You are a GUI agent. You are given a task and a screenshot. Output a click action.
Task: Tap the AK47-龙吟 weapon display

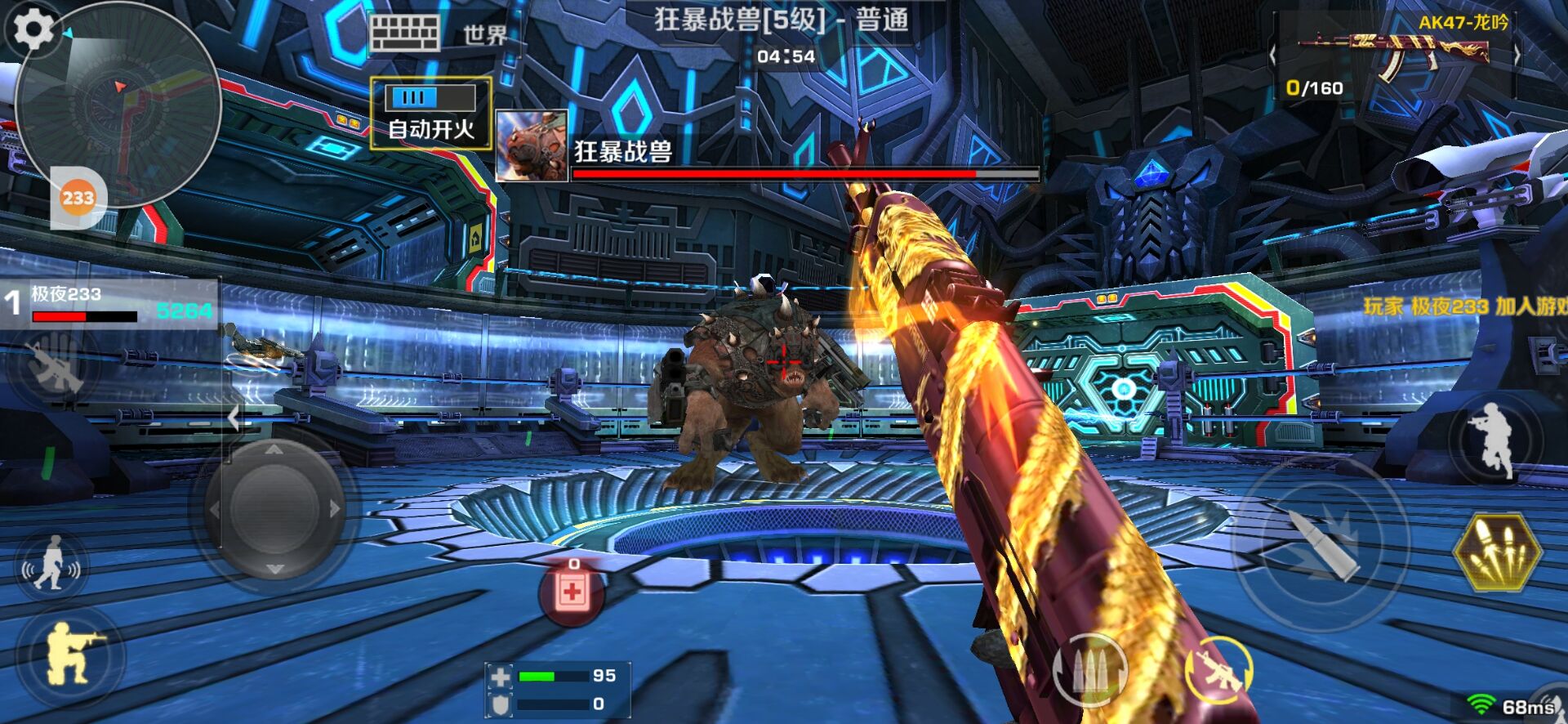1396,54
